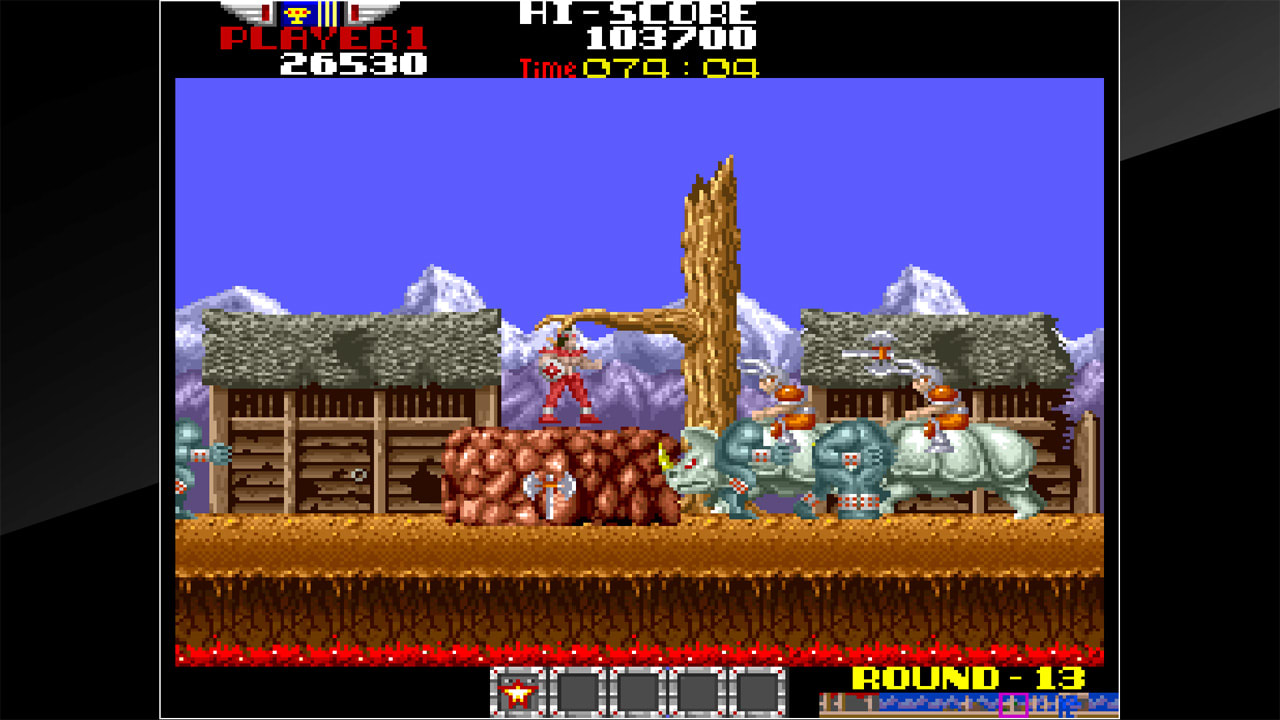Click the Time label in the HUD

pyautogui.click(x=546, y=69)
